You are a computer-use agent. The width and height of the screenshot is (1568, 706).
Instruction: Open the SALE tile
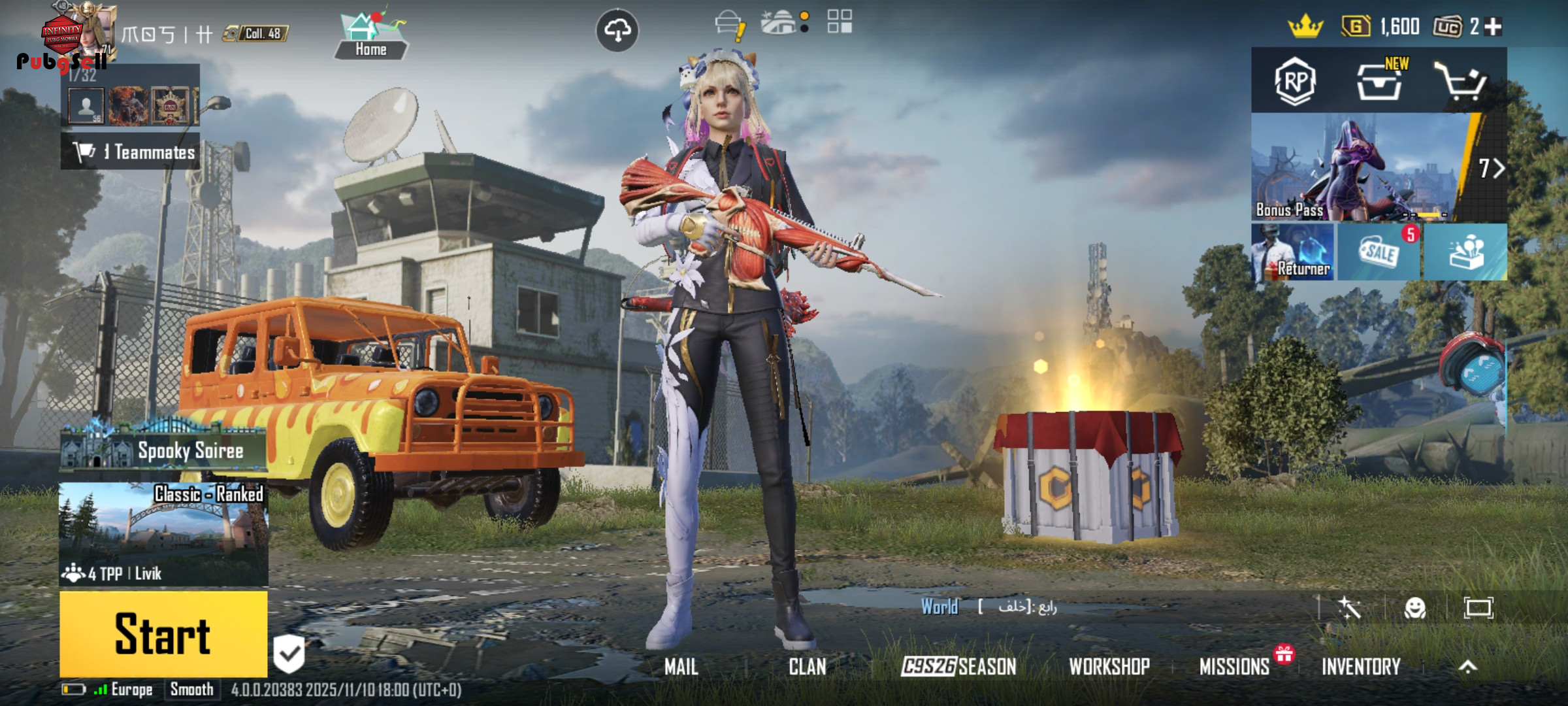[1379, 252]
